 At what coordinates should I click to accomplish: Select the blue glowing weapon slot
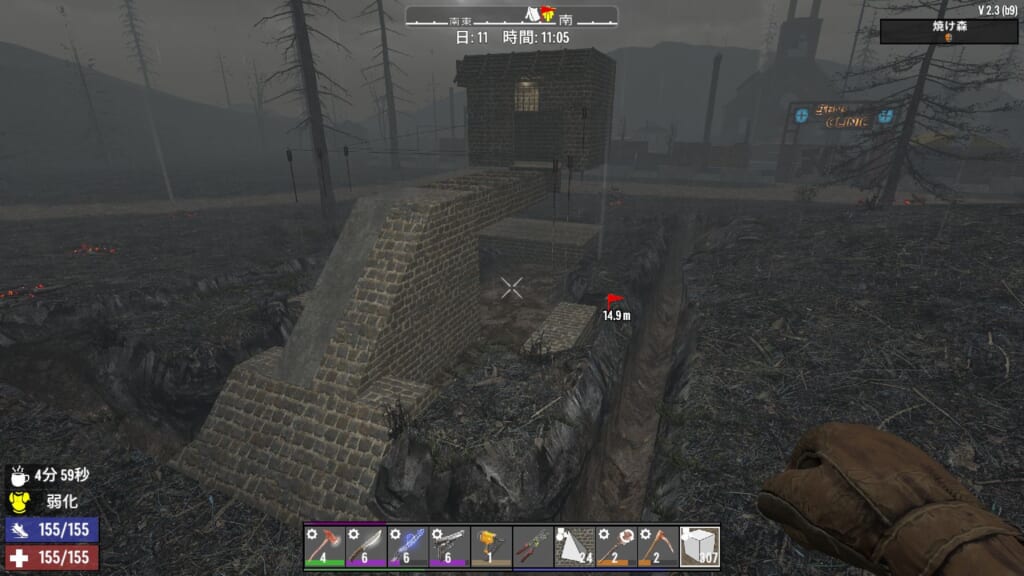point(408,547)
